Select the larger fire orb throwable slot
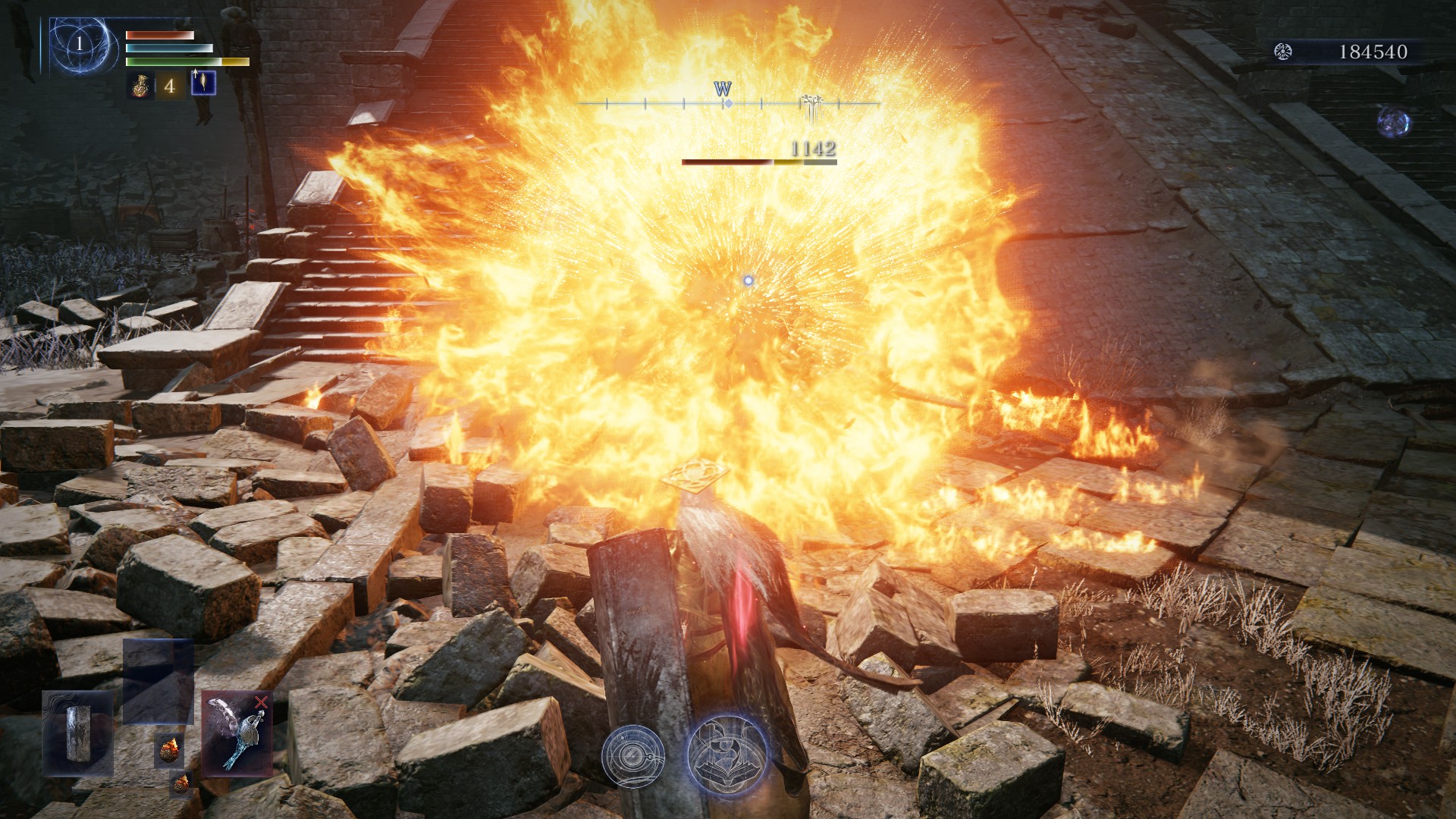The image size is (1456, 819). click(168, 751)
